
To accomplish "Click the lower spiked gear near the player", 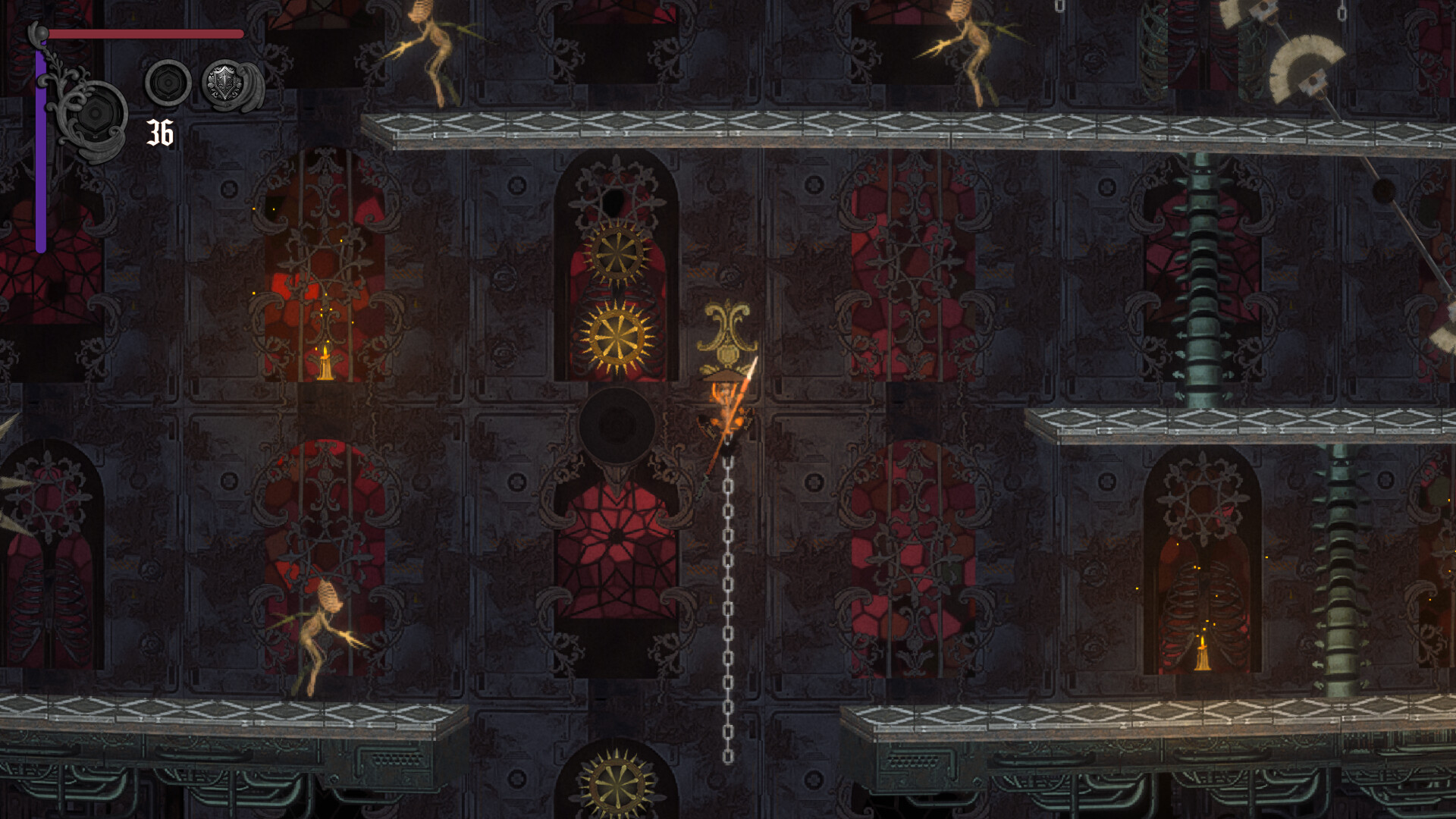I will tap(616, 339).
